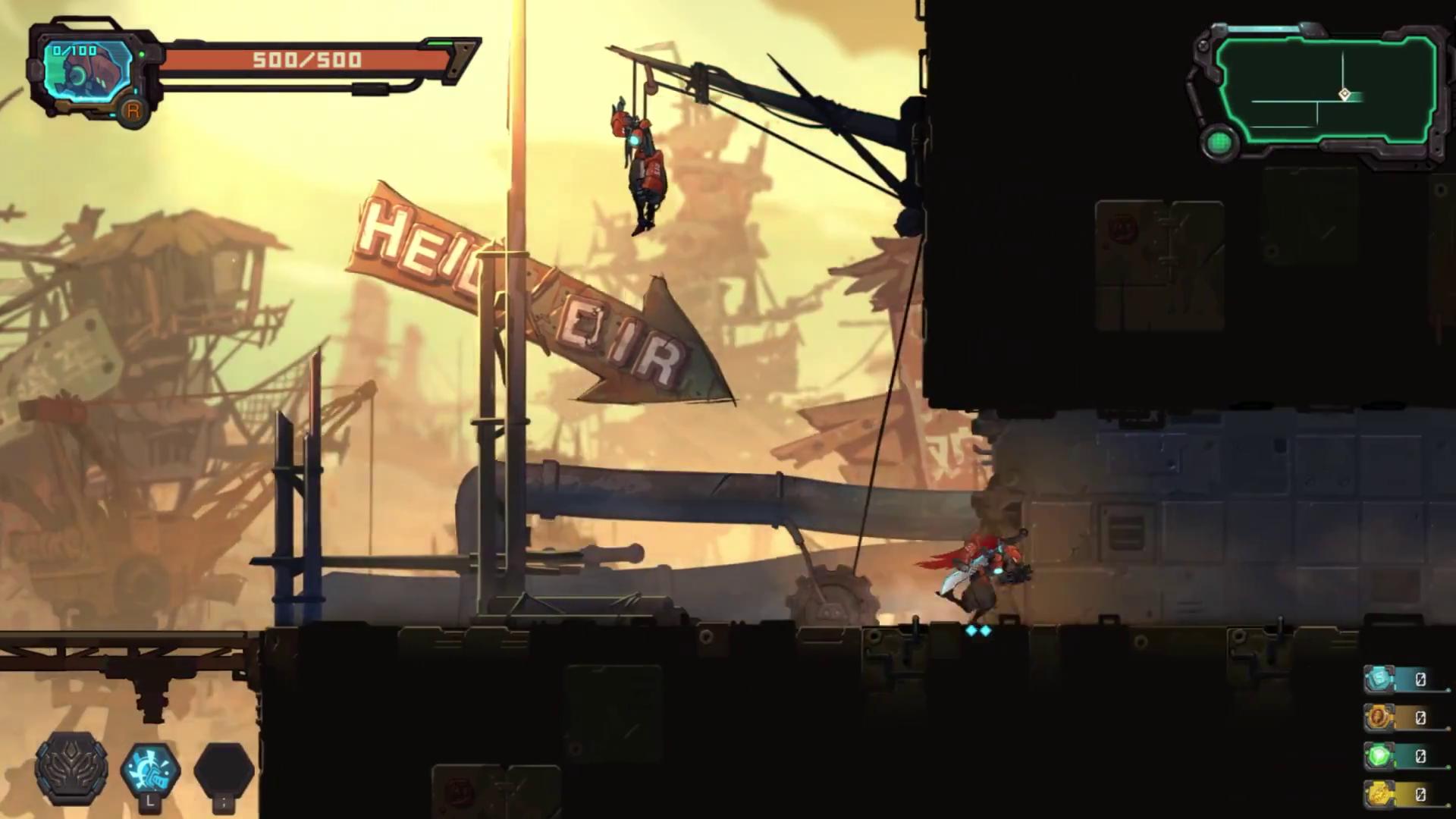Select the green gem resource icon
The height and width of the screenshot is (819, 1456).
[x=1380, y=756]
